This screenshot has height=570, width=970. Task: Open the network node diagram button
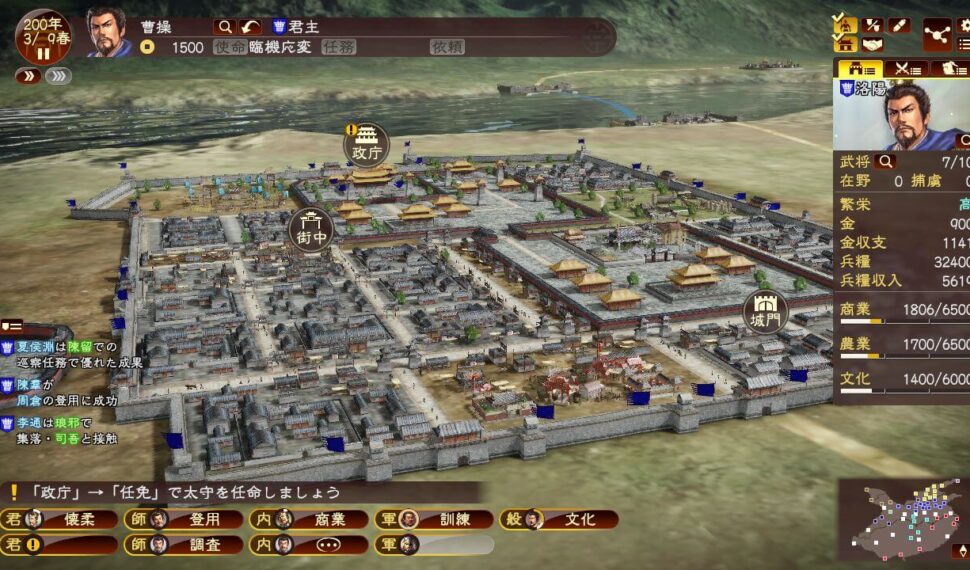[937, 34]
